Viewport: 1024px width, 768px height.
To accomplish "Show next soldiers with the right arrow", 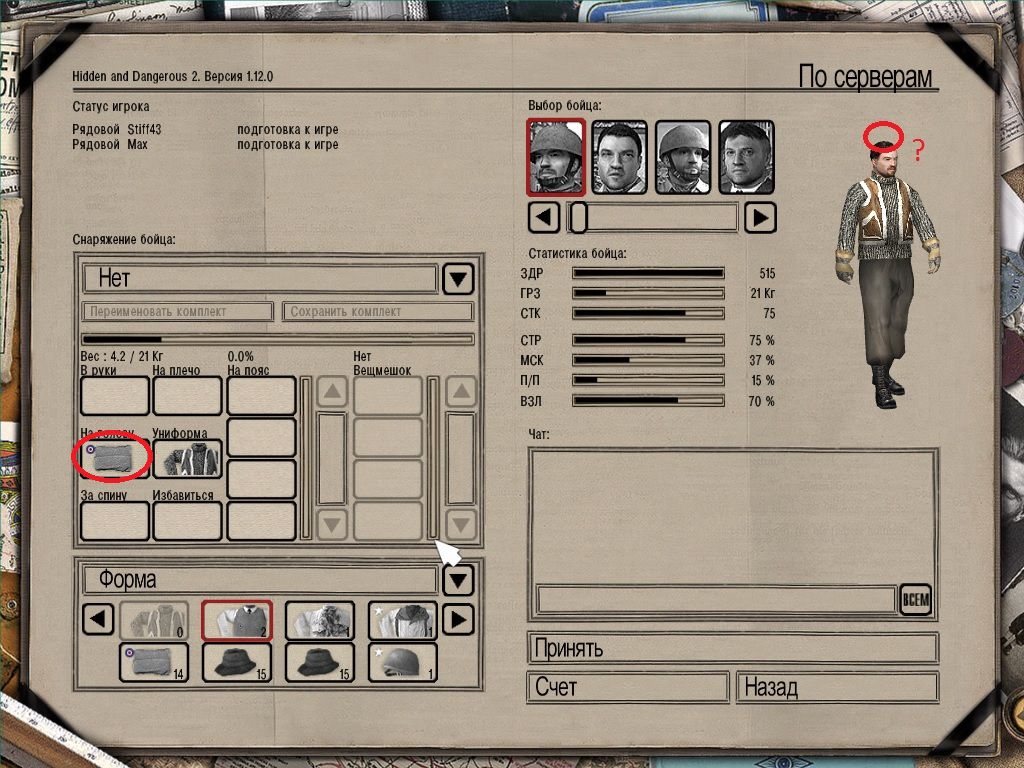I will [761, 217].
